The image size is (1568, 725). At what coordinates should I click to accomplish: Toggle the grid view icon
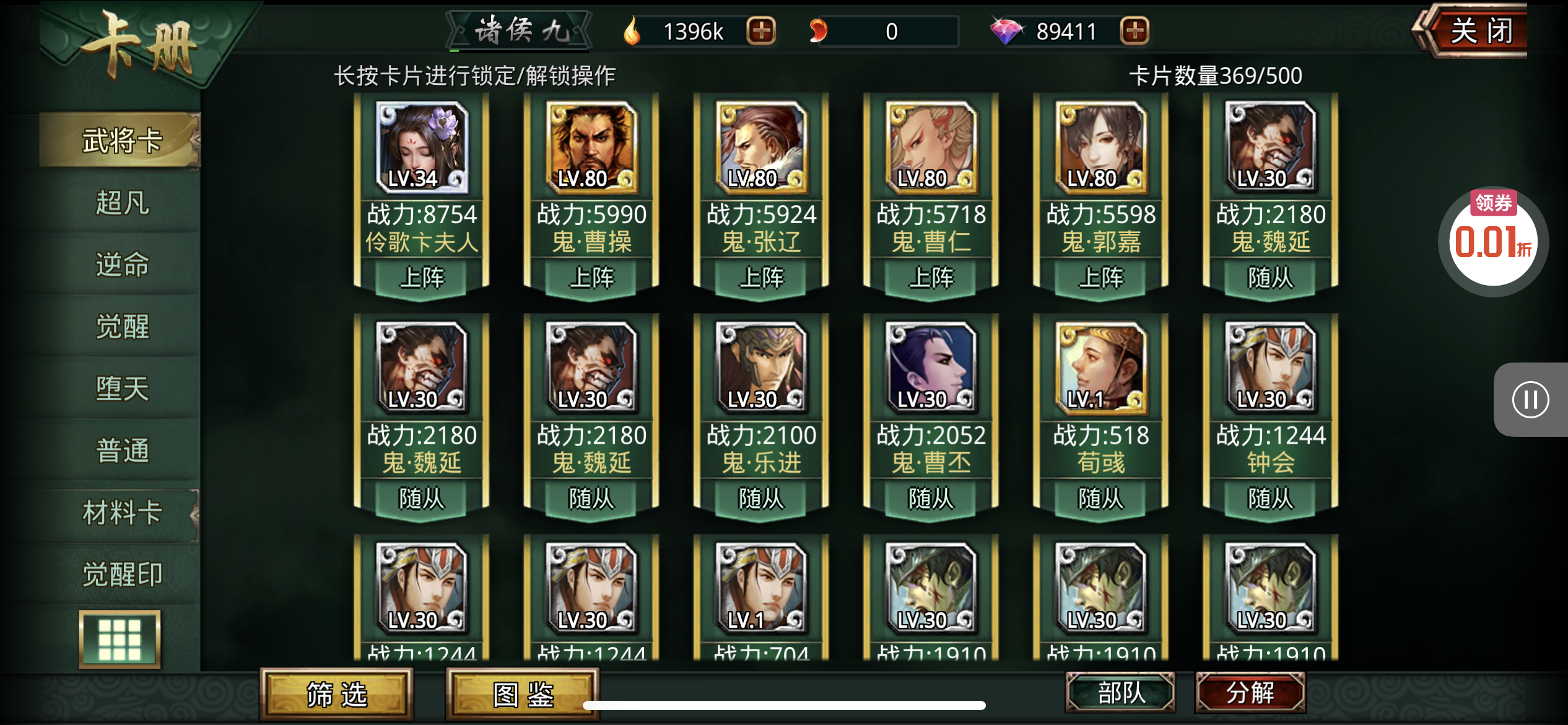[120, 639]
